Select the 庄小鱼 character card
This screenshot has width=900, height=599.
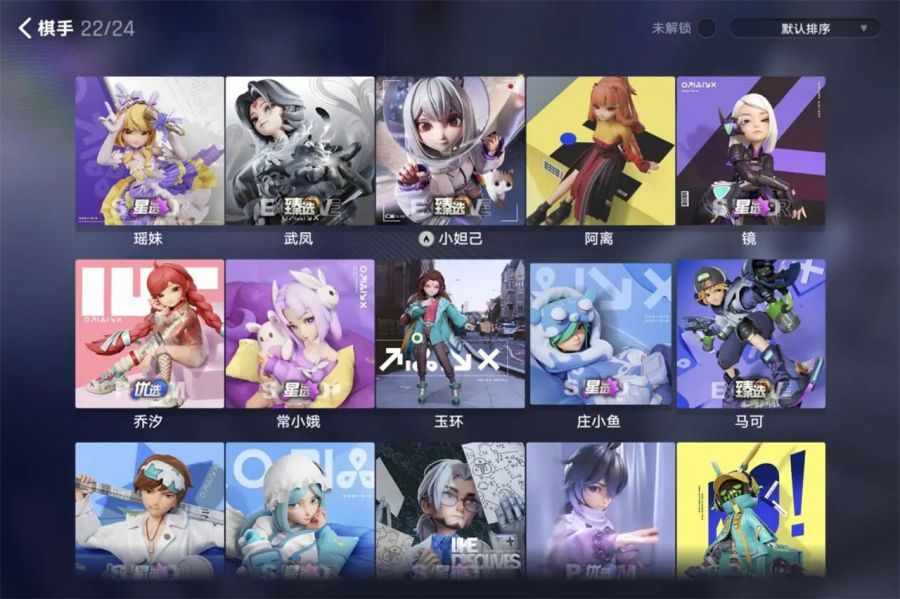pyautogui.click(x=600, y=334)
